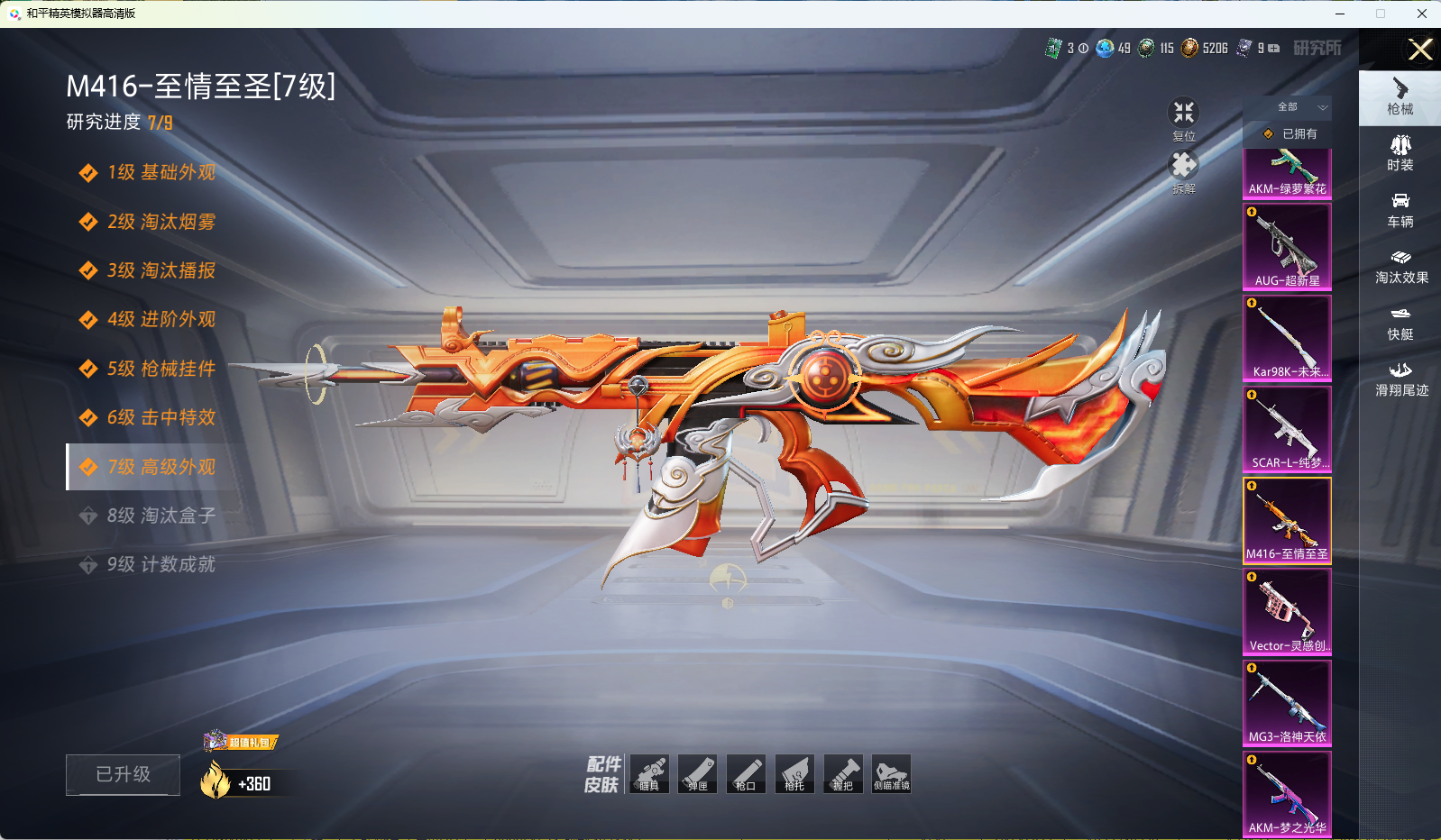Open the 车辆 vehicles tab
Screen dimensions: 1441x840
pyautogui.click(x=1400, y=209)
